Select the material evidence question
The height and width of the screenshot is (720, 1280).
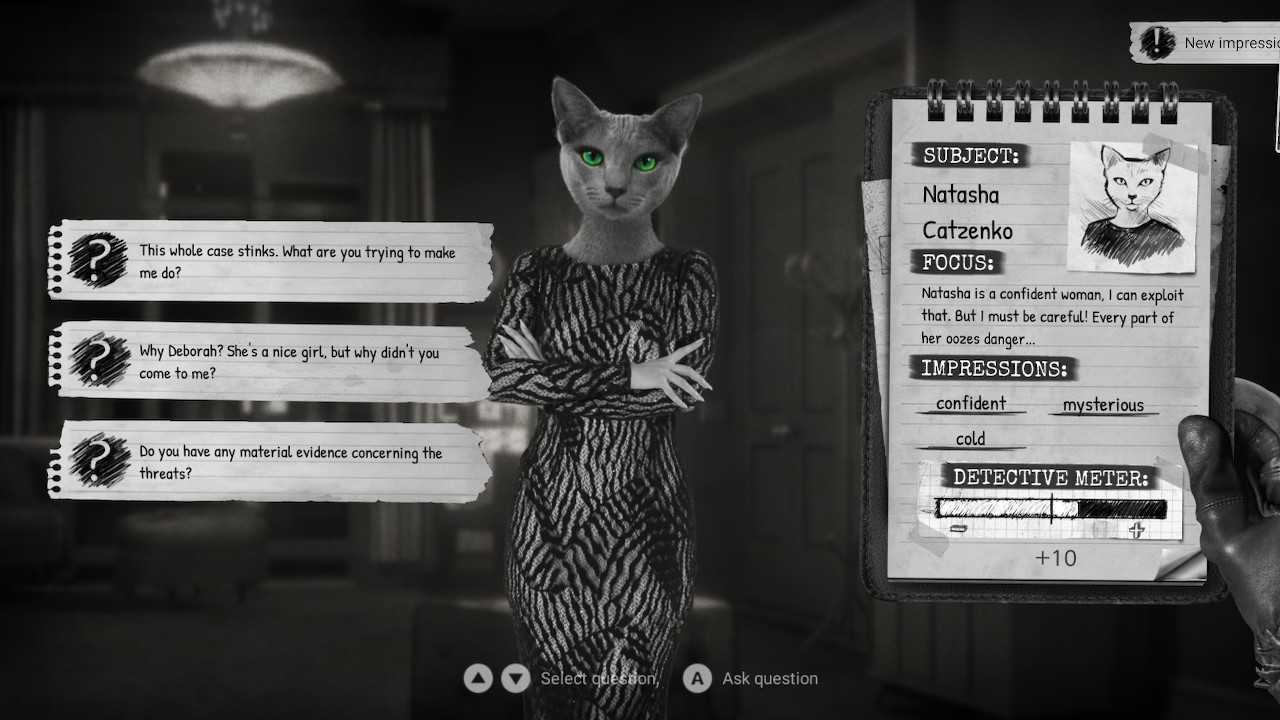(271, 462)
